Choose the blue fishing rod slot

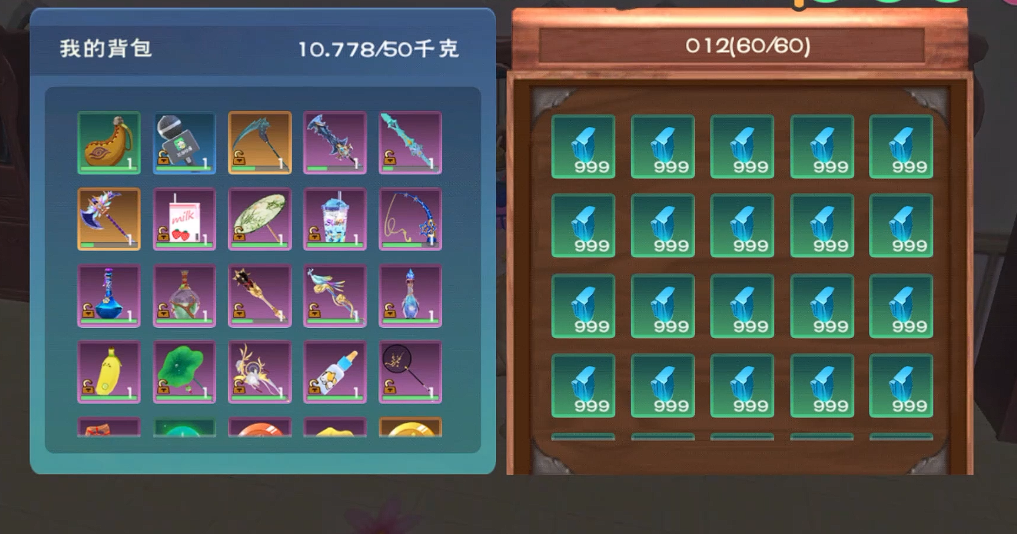point(410,219)
